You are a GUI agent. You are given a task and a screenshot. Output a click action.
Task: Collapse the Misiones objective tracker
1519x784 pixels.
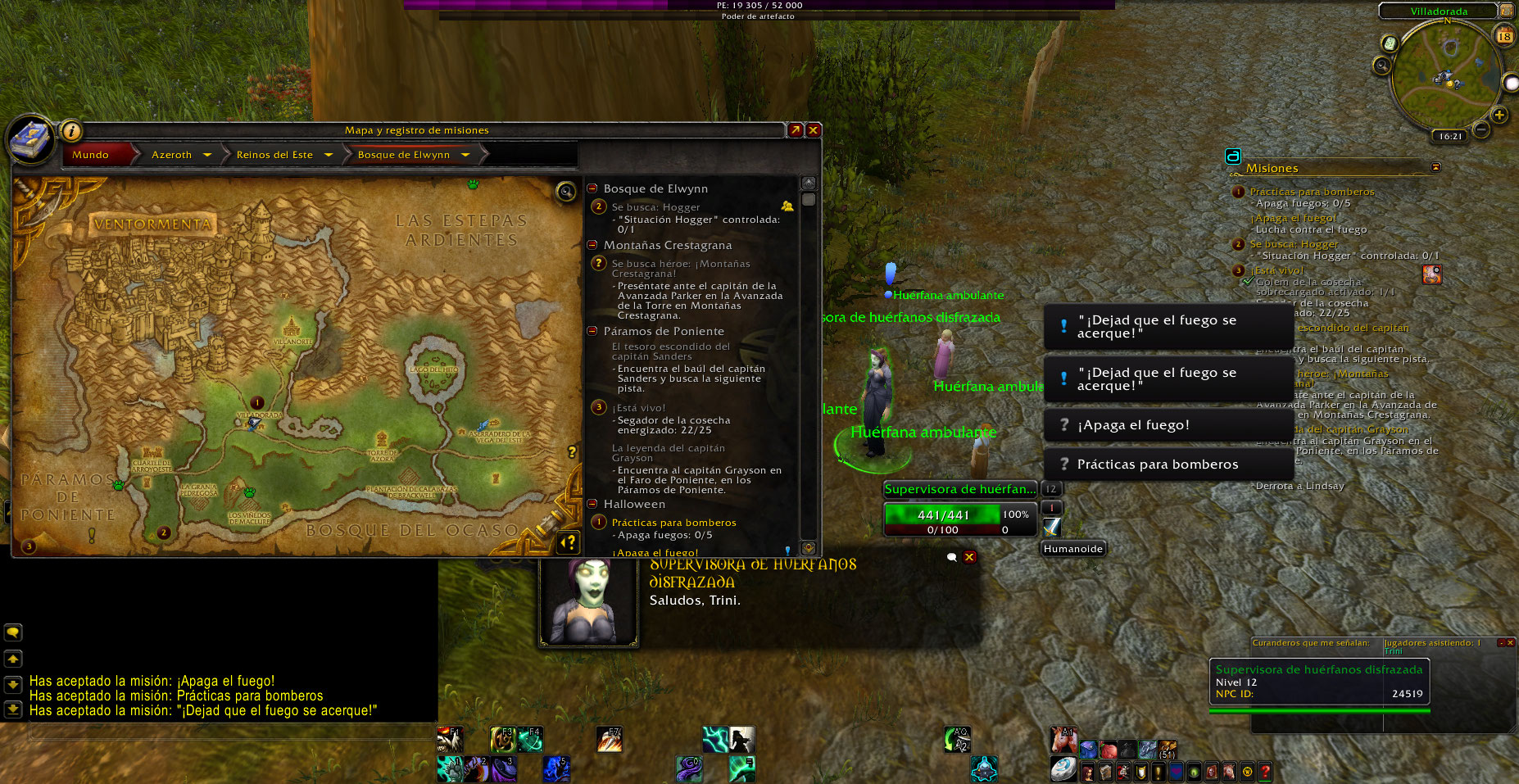click(1435, 167)
